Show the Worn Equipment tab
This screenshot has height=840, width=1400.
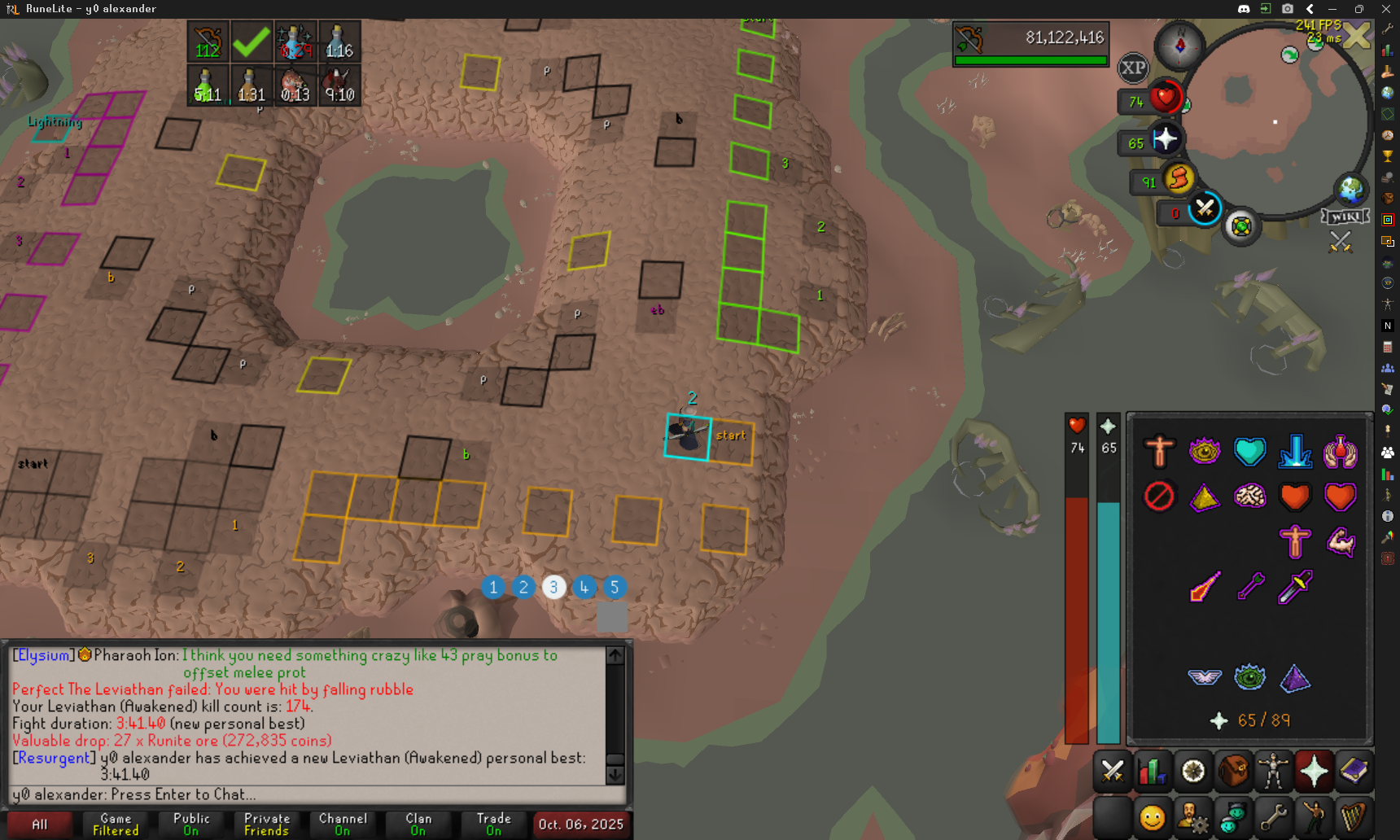click(x=1274, y=771)
